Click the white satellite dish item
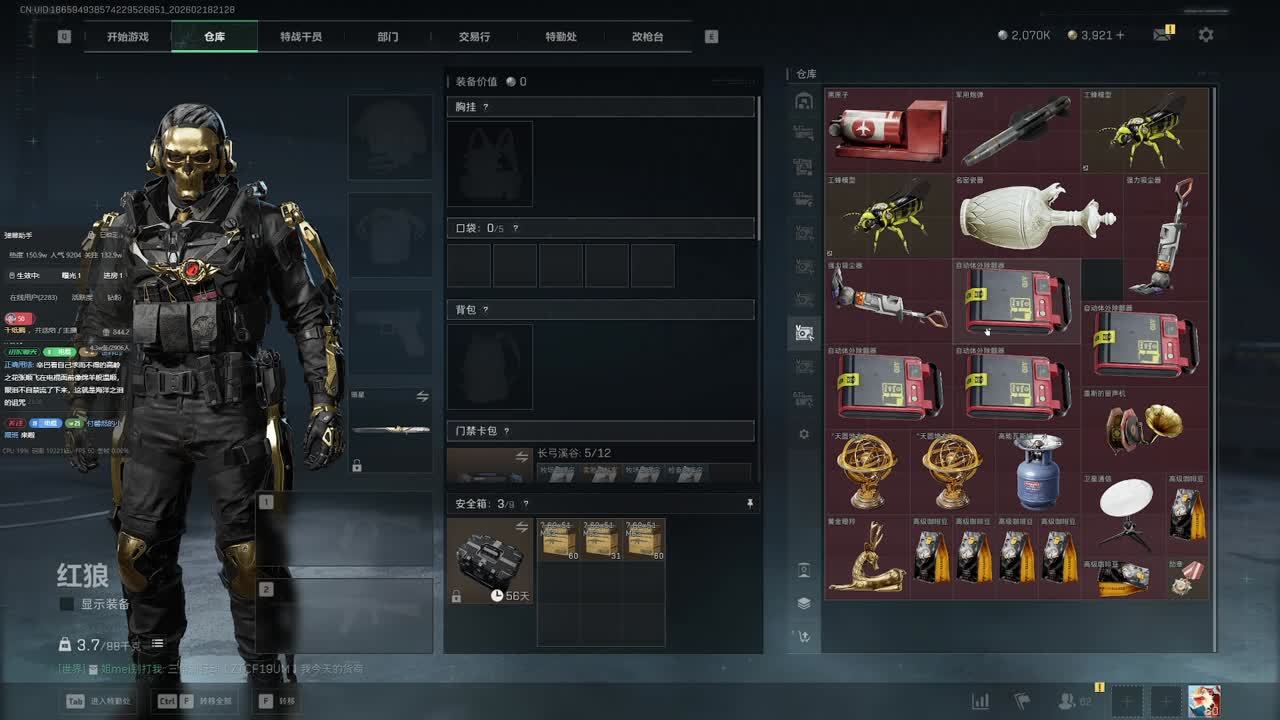 1125,514
